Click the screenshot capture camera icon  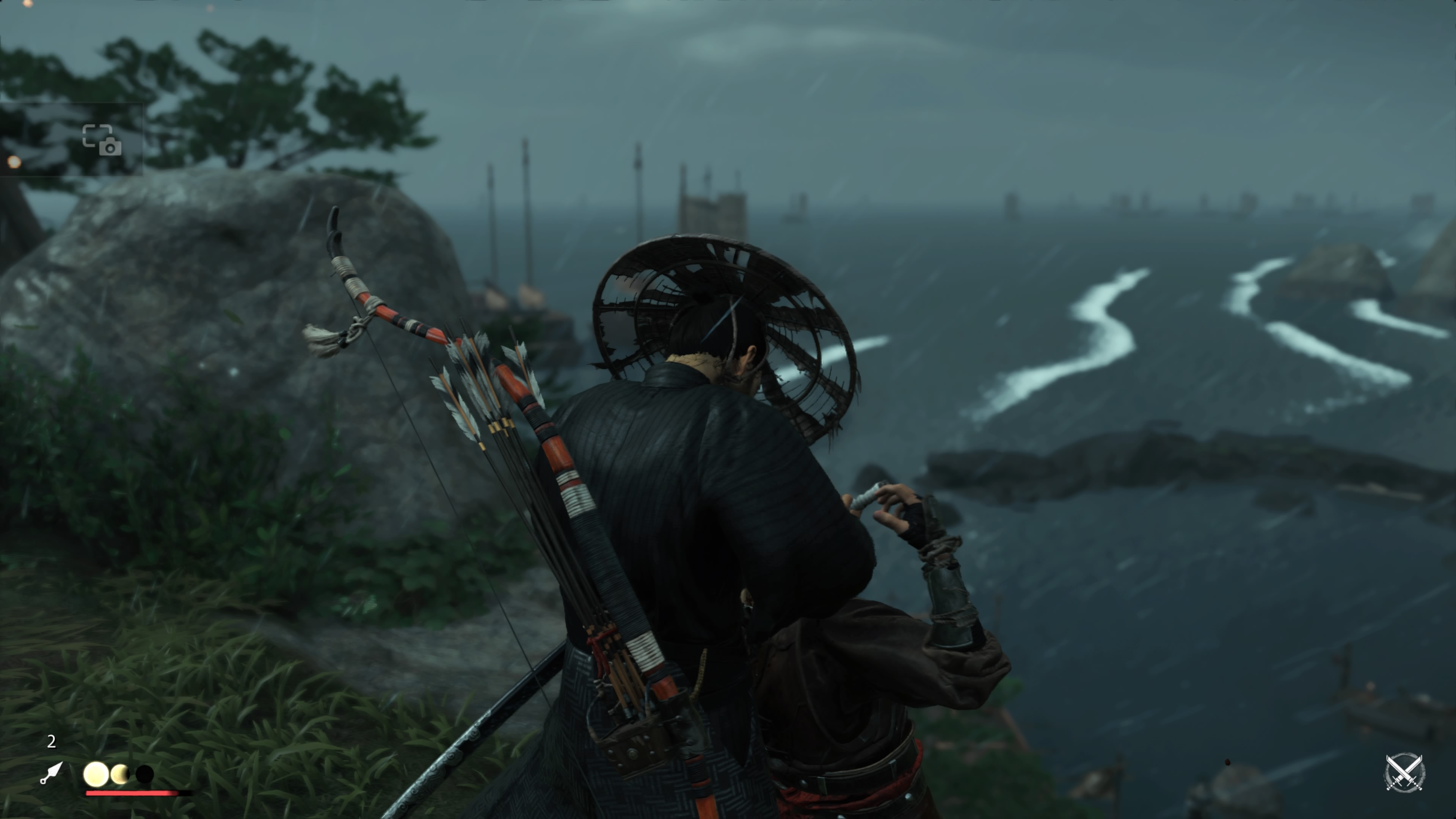102,140
